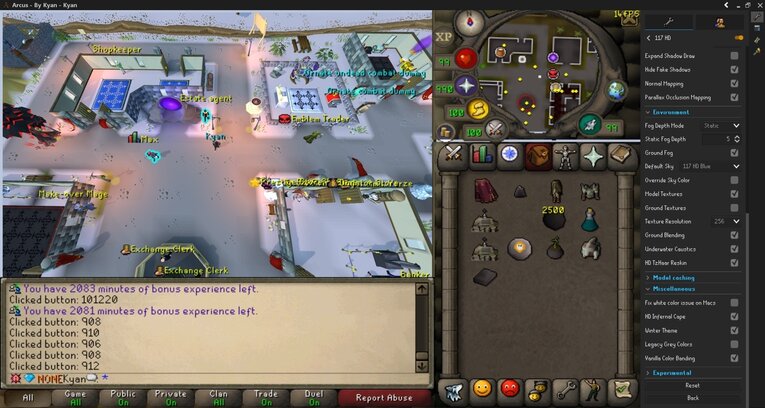Screen dimensions: 765x408
Task: Open the Combat Options tab
Action: [x=453, y=155]
